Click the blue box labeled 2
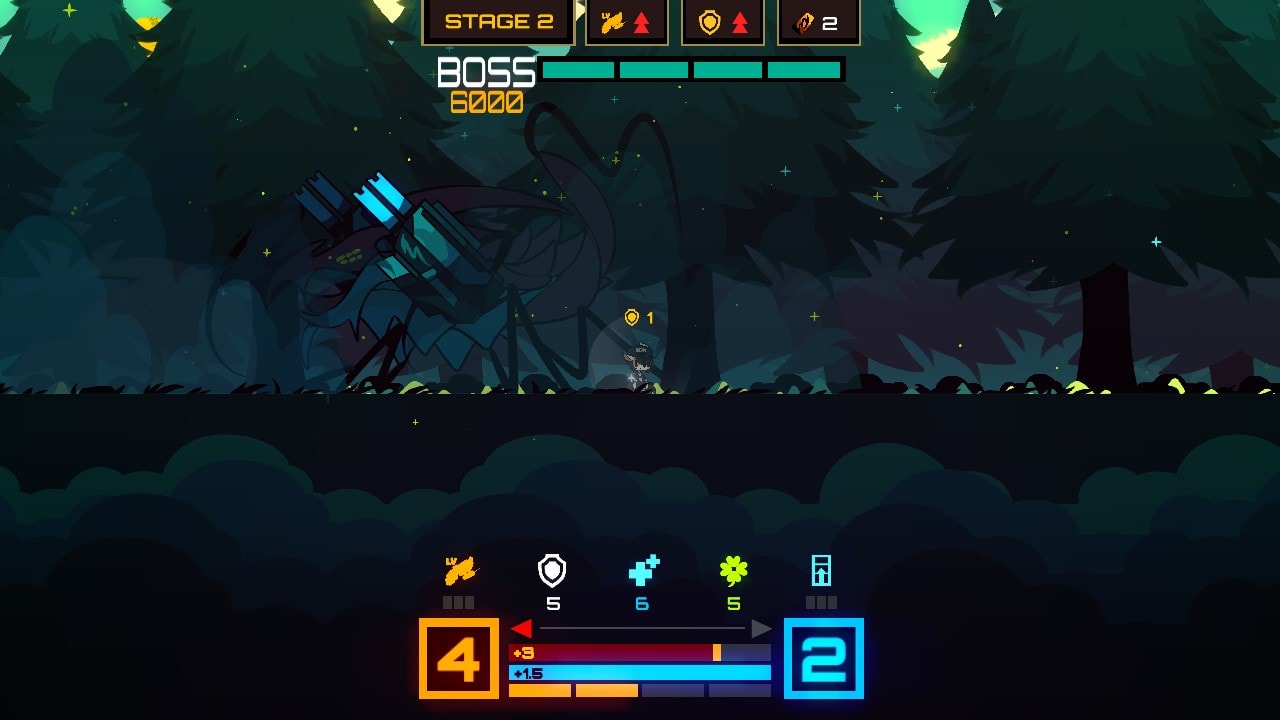This screenshot has width=1280, height=720. click(822, 658)
